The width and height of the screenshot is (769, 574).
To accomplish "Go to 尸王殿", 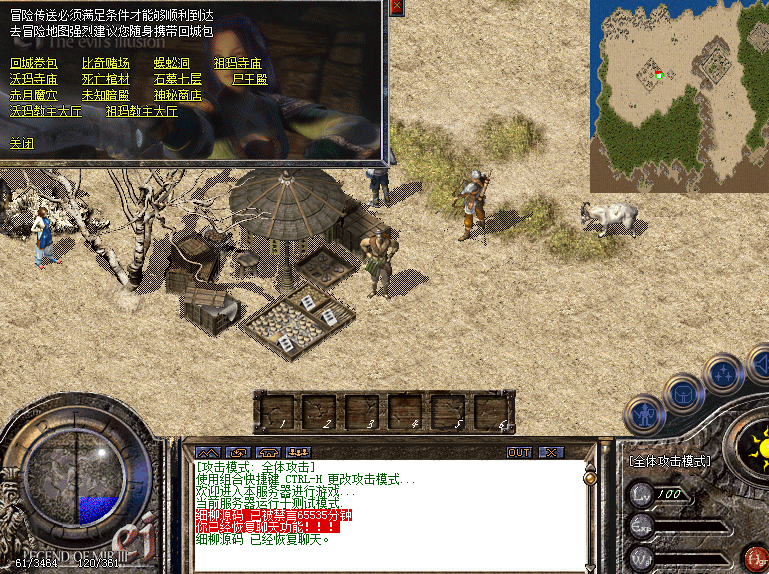I will tap(249, 79).
